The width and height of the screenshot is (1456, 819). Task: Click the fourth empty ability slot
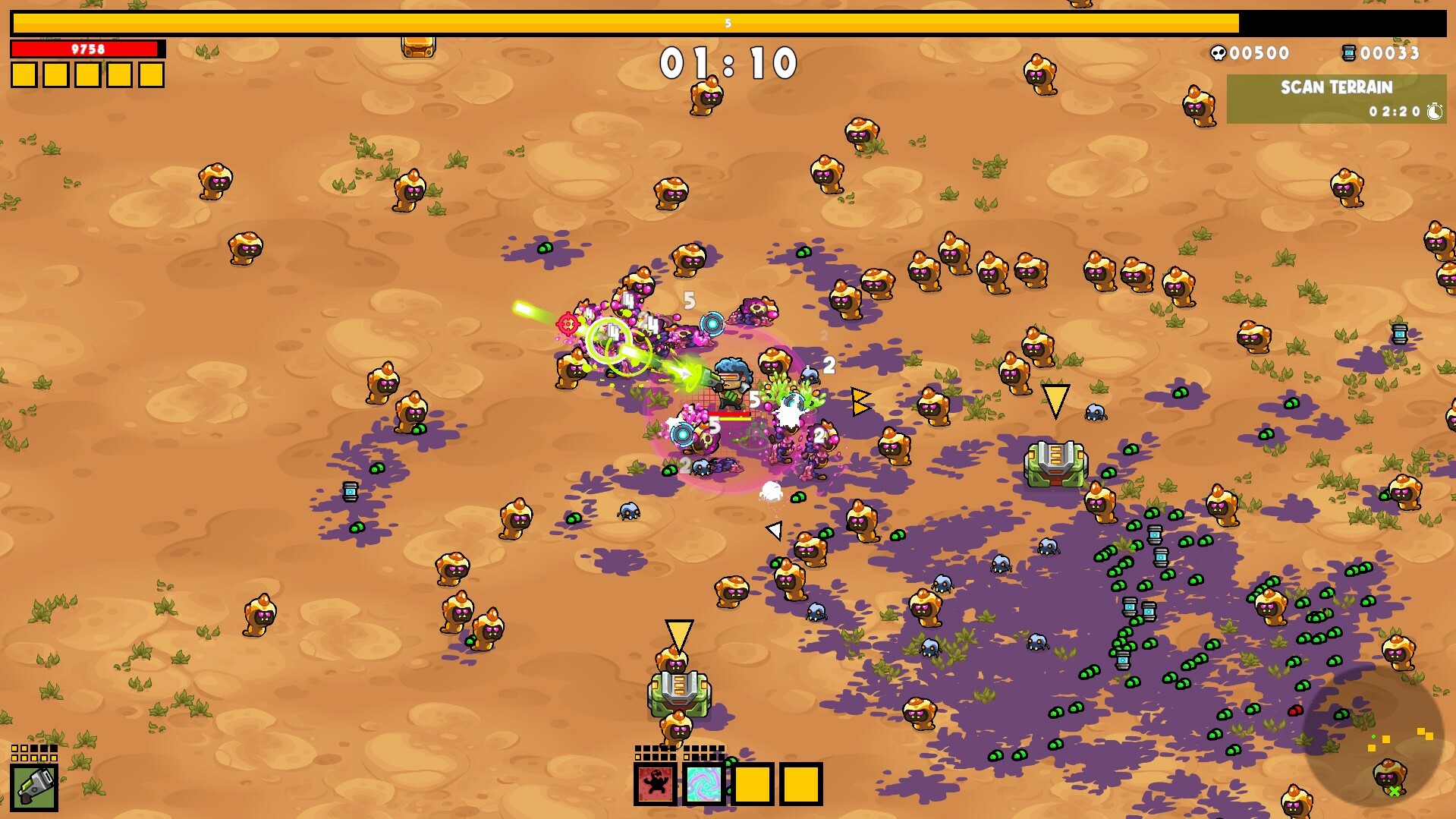(801, 786)
